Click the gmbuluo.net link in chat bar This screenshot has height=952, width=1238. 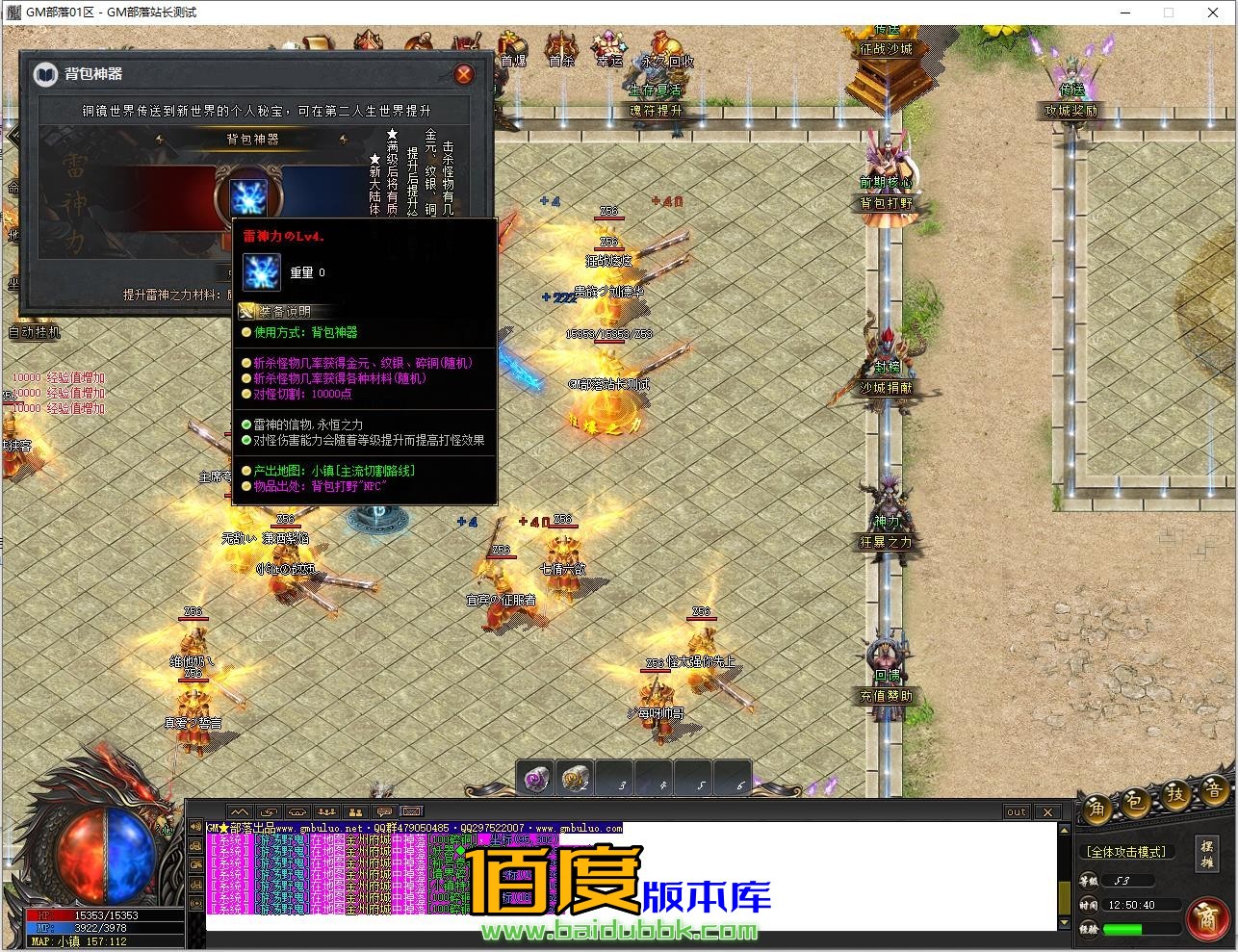[316, 827]
